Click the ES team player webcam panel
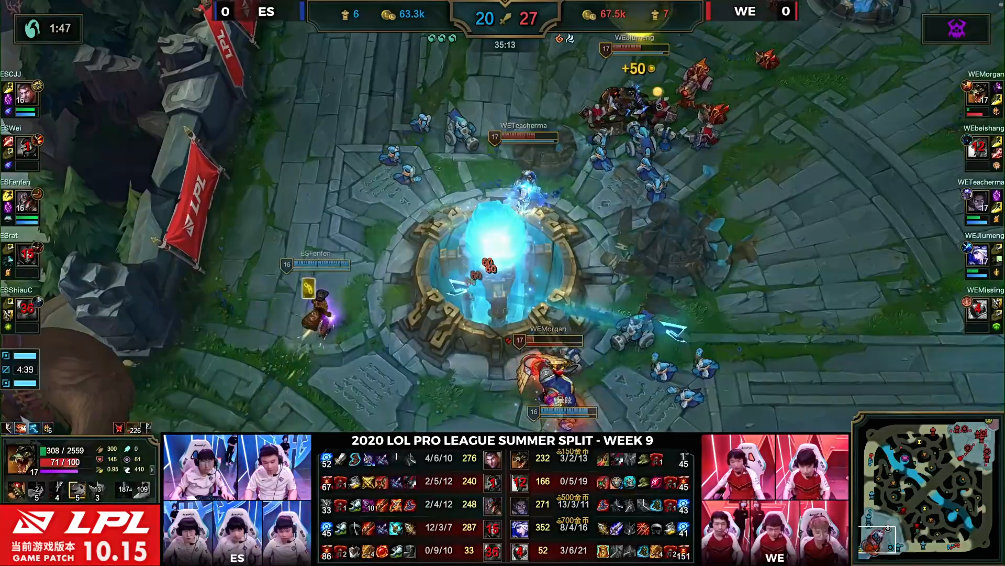1005x566 pixels. [x=237, y=499]
